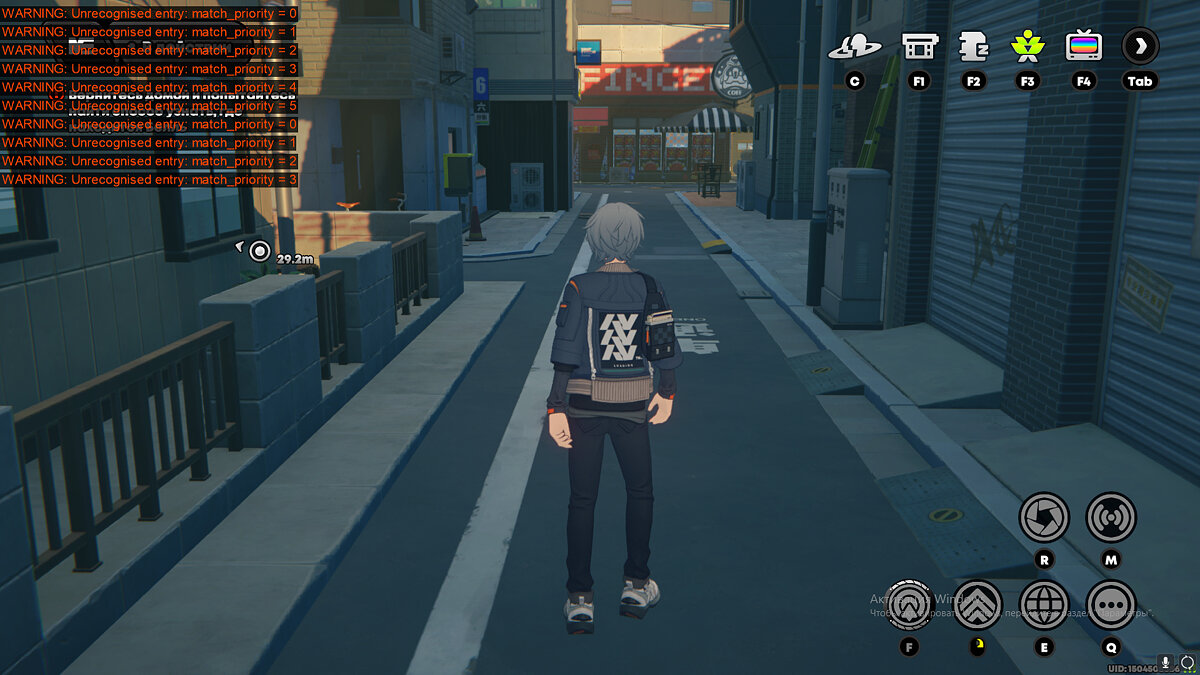1200x675 pixels.
Task: Toggle sprint with the double chevron button
Action: click(977, 605)
